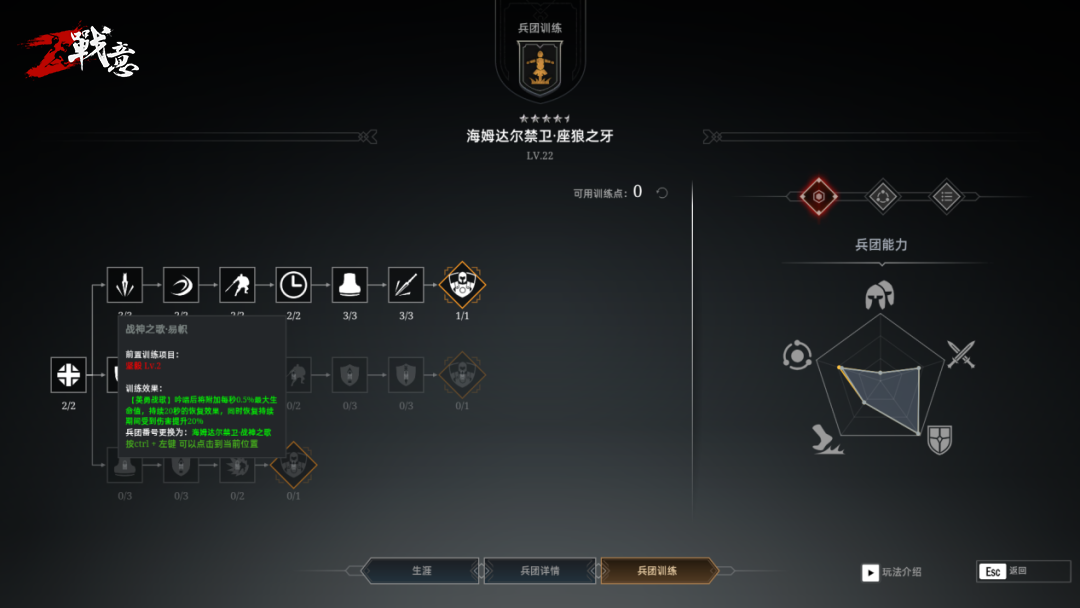
Task: Open the list-icon diamond view
Action: point(946,197)
